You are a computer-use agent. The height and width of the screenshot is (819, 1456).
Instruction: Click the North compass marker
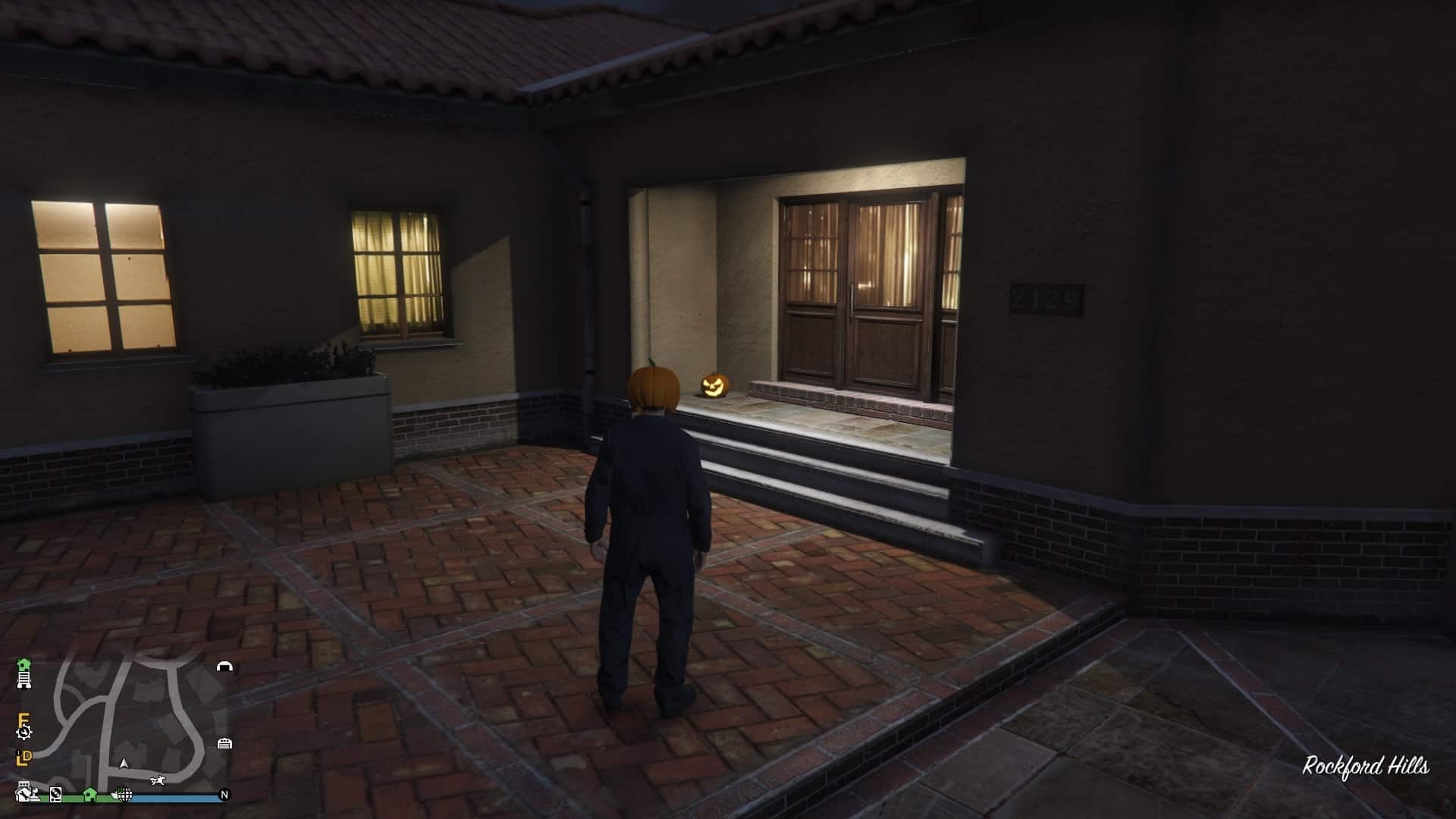(224, 795)
